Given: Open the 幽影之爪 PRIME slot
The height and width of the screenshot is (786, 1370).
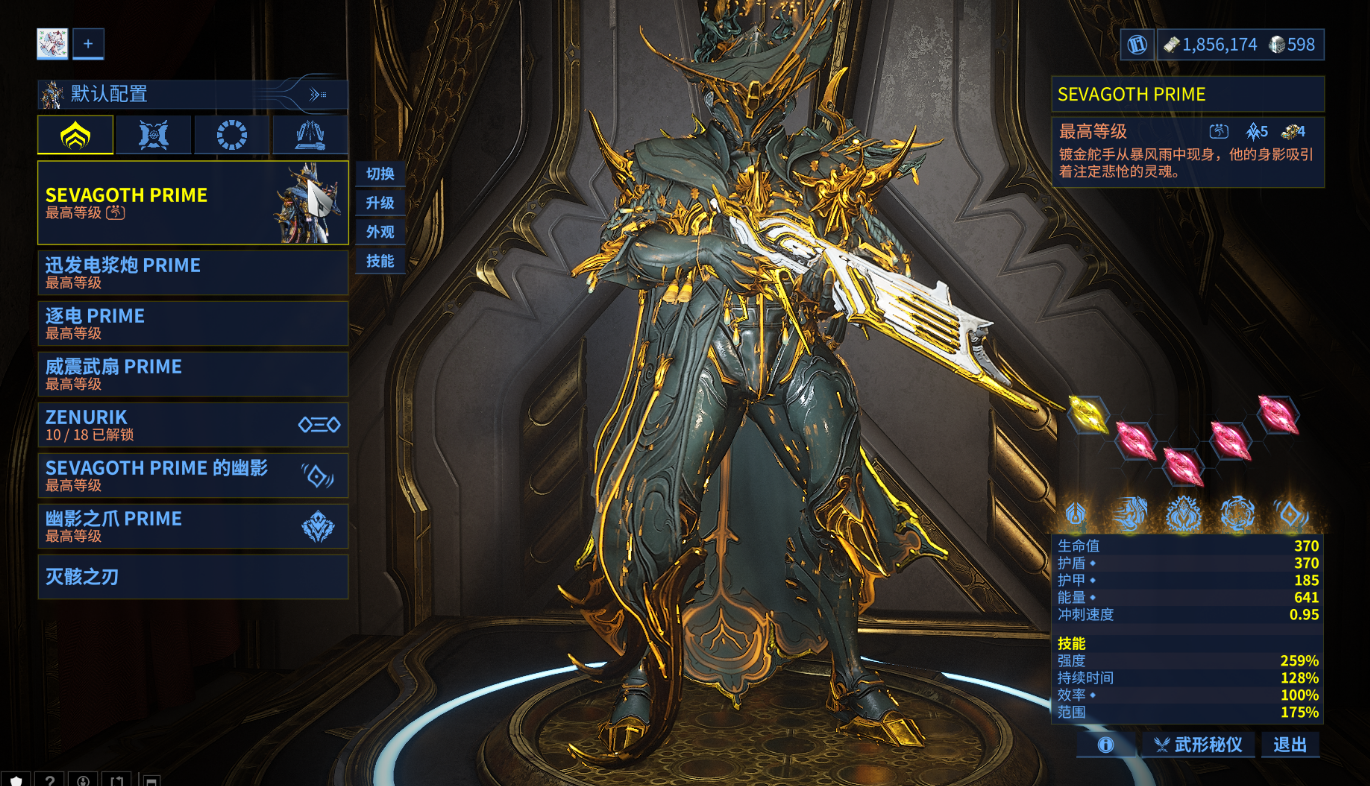Looking at the screenshot, I should tap(192, 526).
